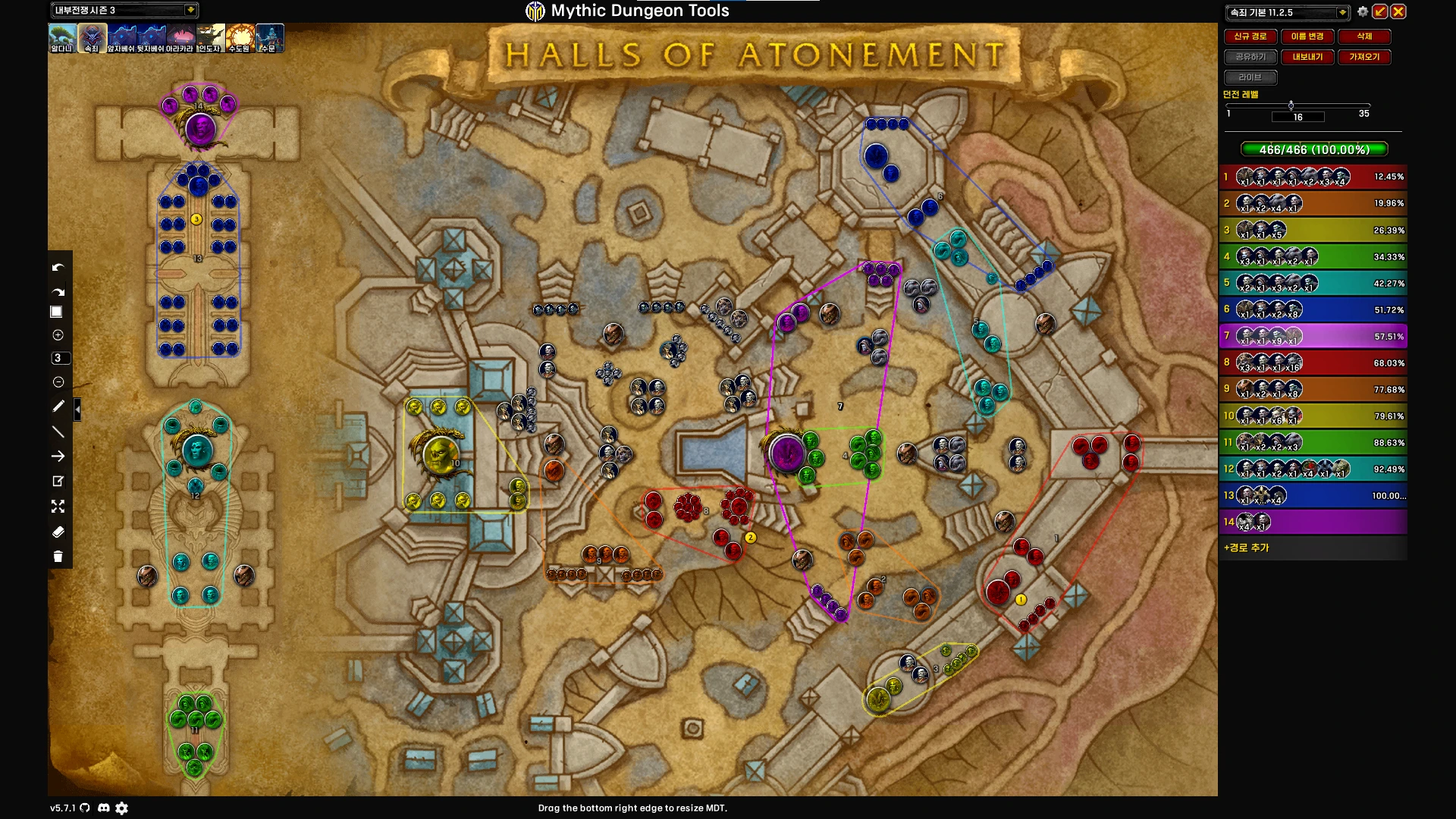The width and height of the screenshot is (1456, 819).
Task: Open the 속죄 기본 11.2.5 route dropdown
Action: (x=1341, y=12)
